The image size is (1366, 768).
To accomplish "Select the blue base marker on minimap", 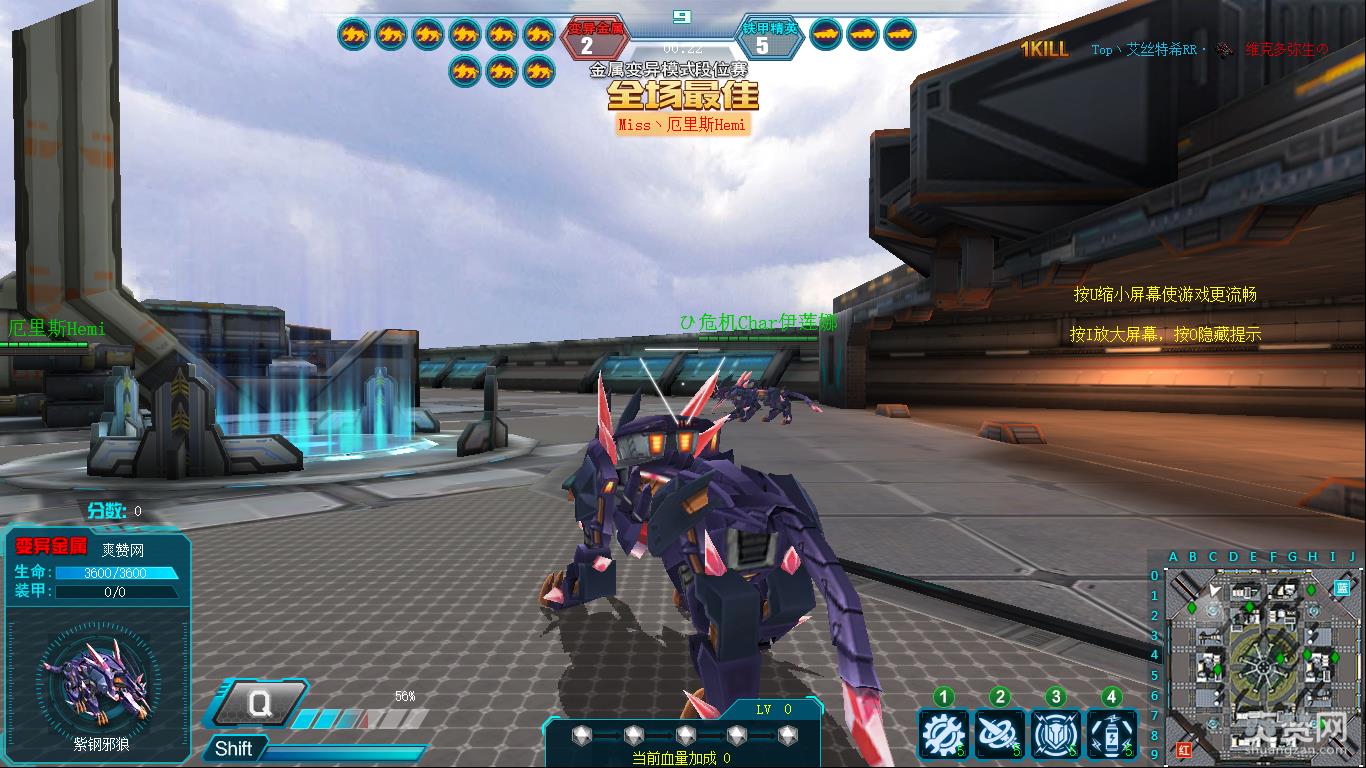I will [x=1341, y=590].
